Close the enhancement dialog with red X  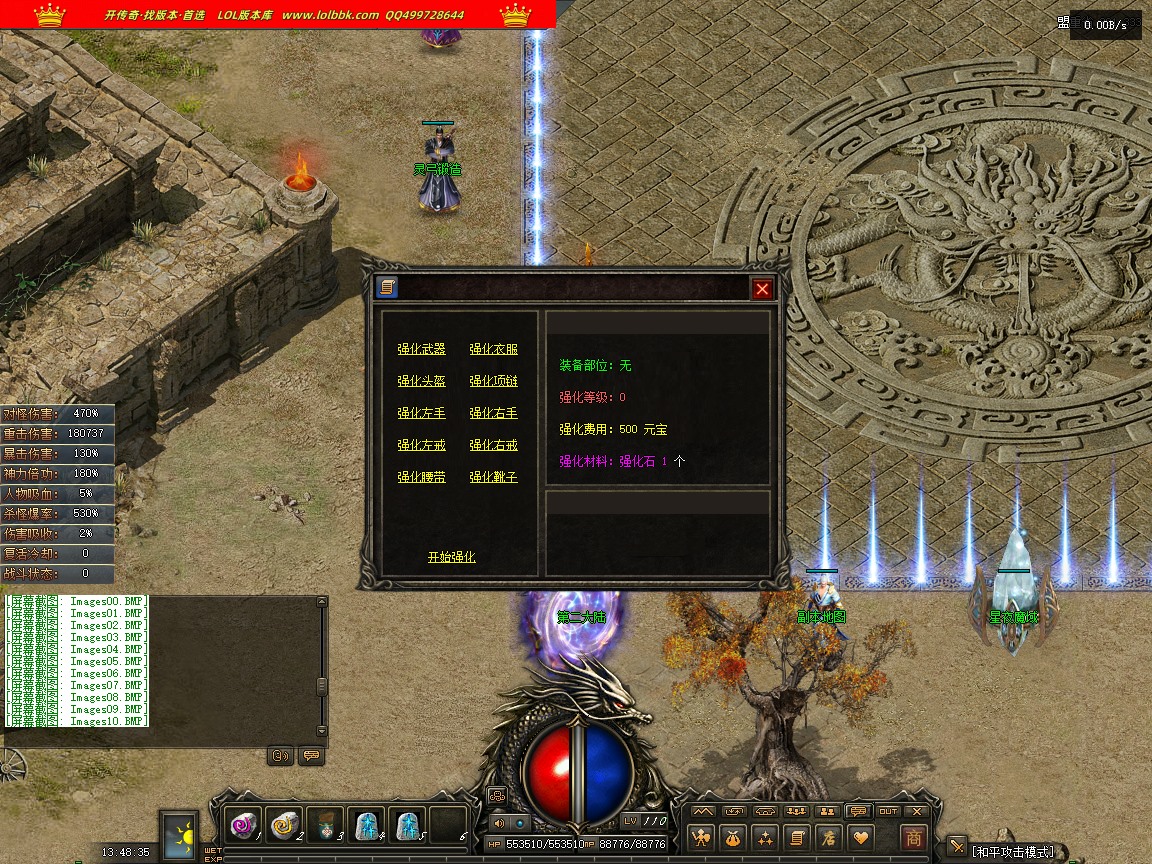point(763,289)
